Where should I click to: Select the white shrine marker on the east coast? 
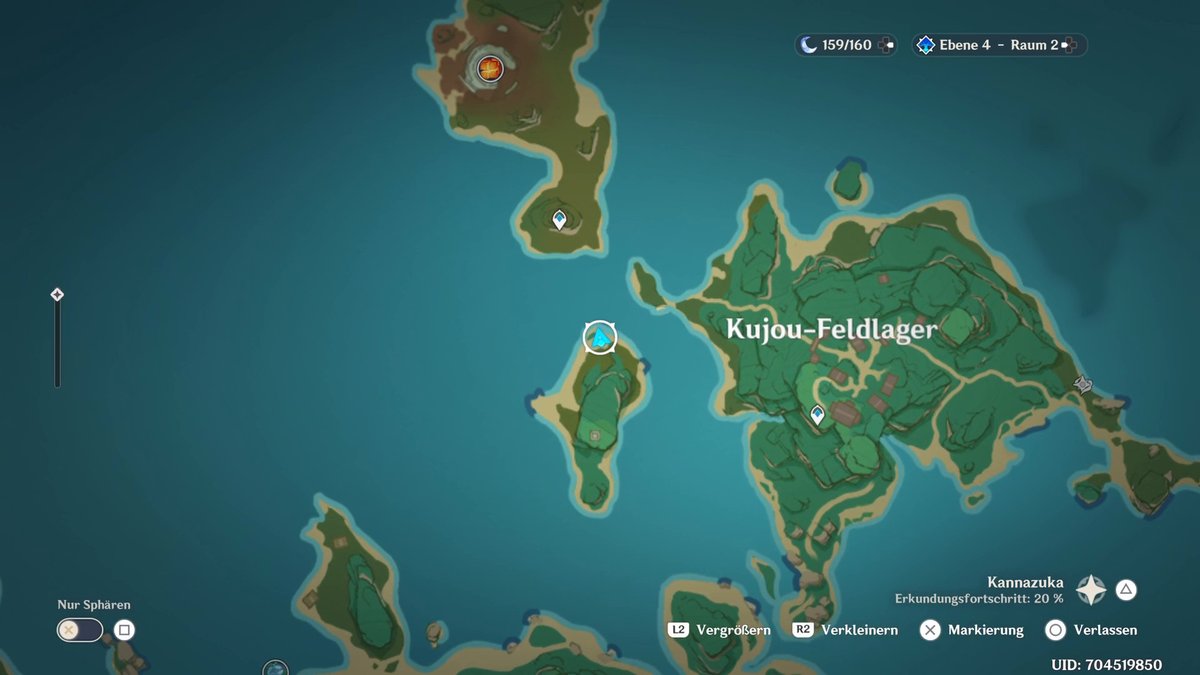(x=1082, y=384)
